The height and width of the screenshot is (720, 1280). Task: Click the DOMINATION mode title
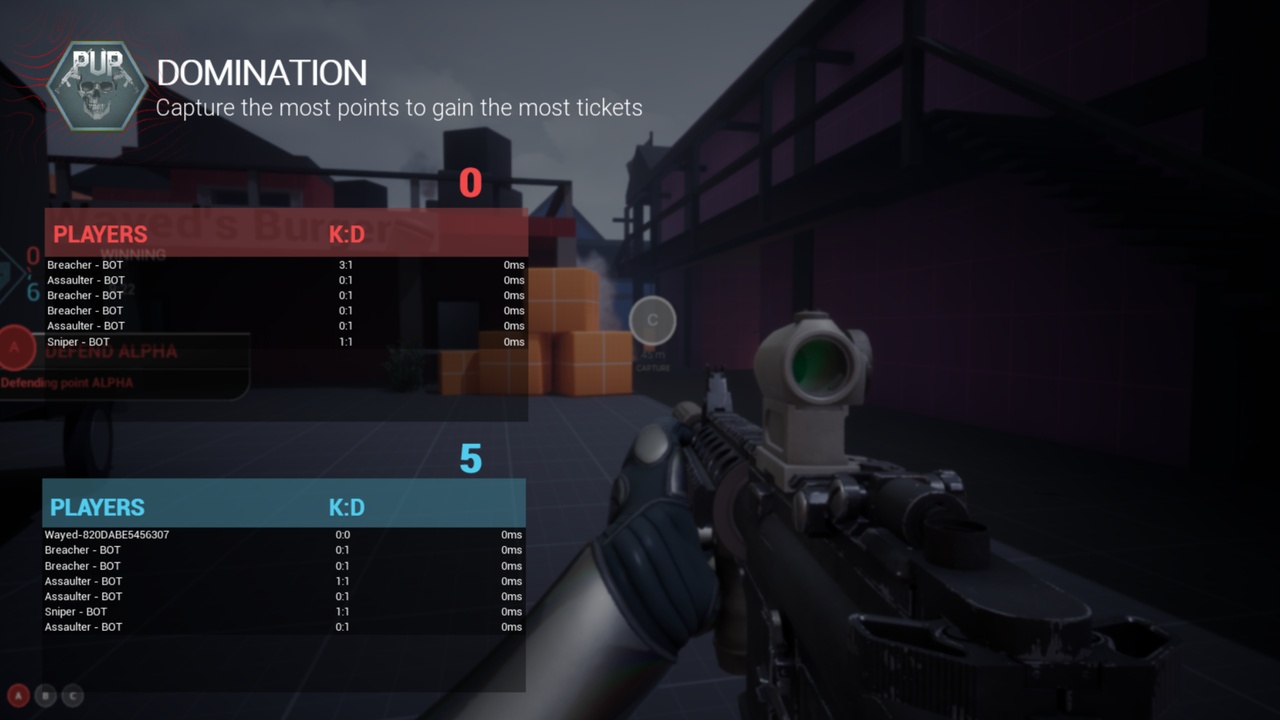262,72
